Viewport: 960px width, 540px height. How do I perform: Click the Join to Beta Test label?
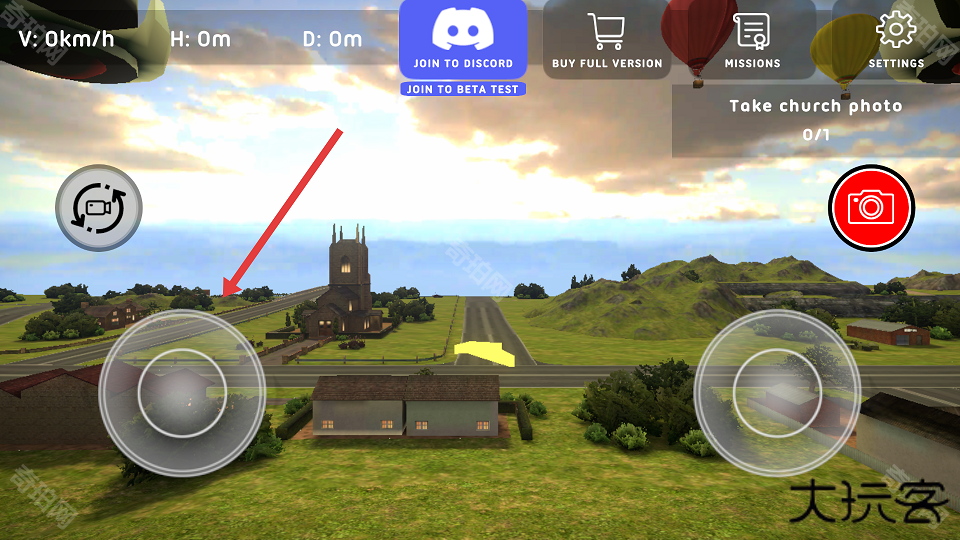click(x=463, y=89)
